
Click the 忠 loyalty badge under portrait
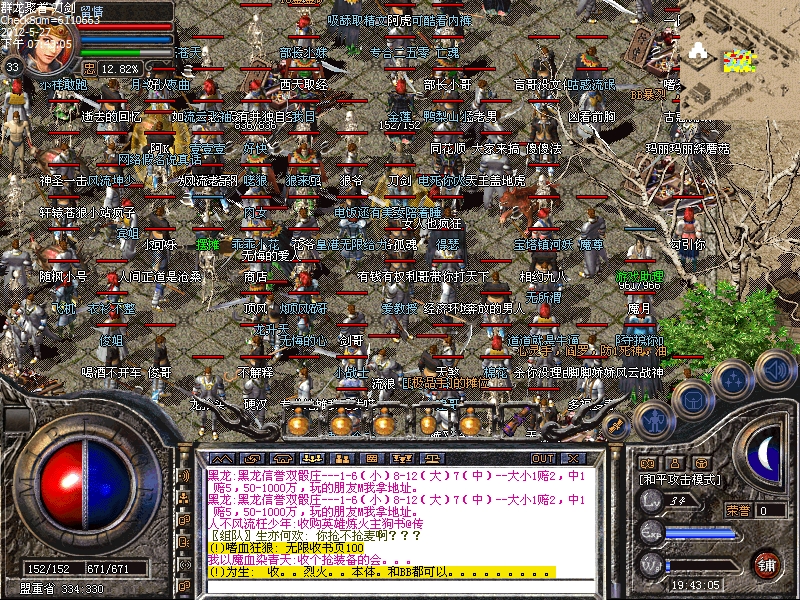tap(89, 68)
